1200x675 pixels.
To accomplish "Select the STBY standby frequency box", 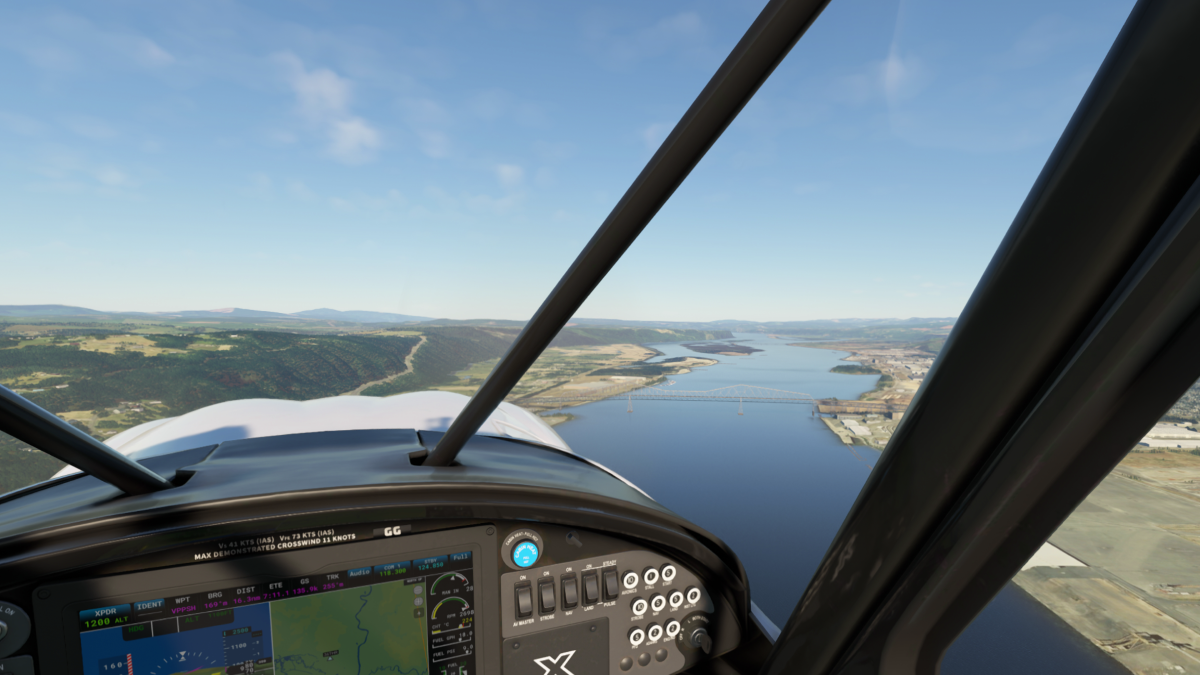I will tap(432, 565).
